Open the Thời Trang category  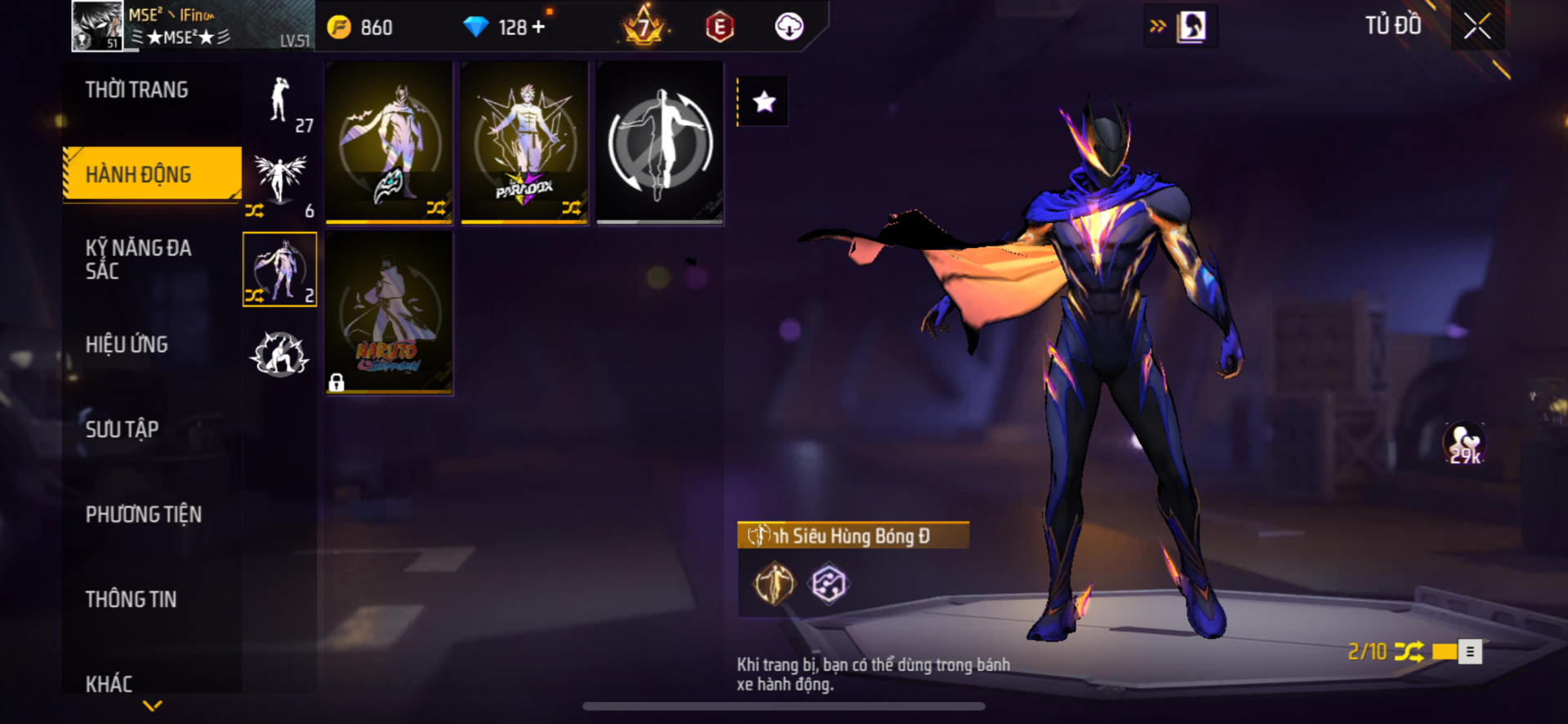pyautogui.click(x=136, y=90)
